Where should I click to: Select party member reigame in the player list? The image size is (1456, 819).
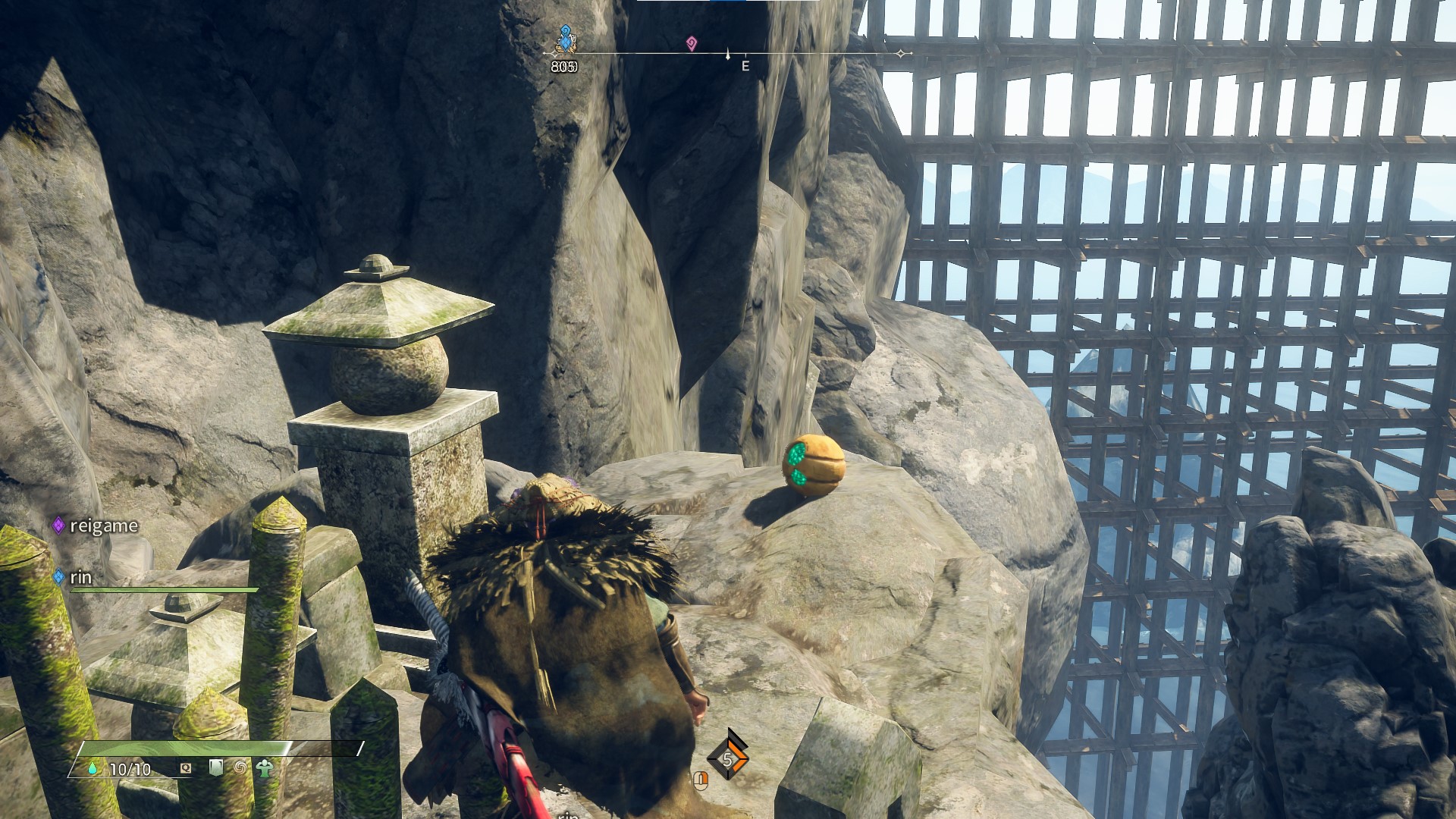pos(103,526)
